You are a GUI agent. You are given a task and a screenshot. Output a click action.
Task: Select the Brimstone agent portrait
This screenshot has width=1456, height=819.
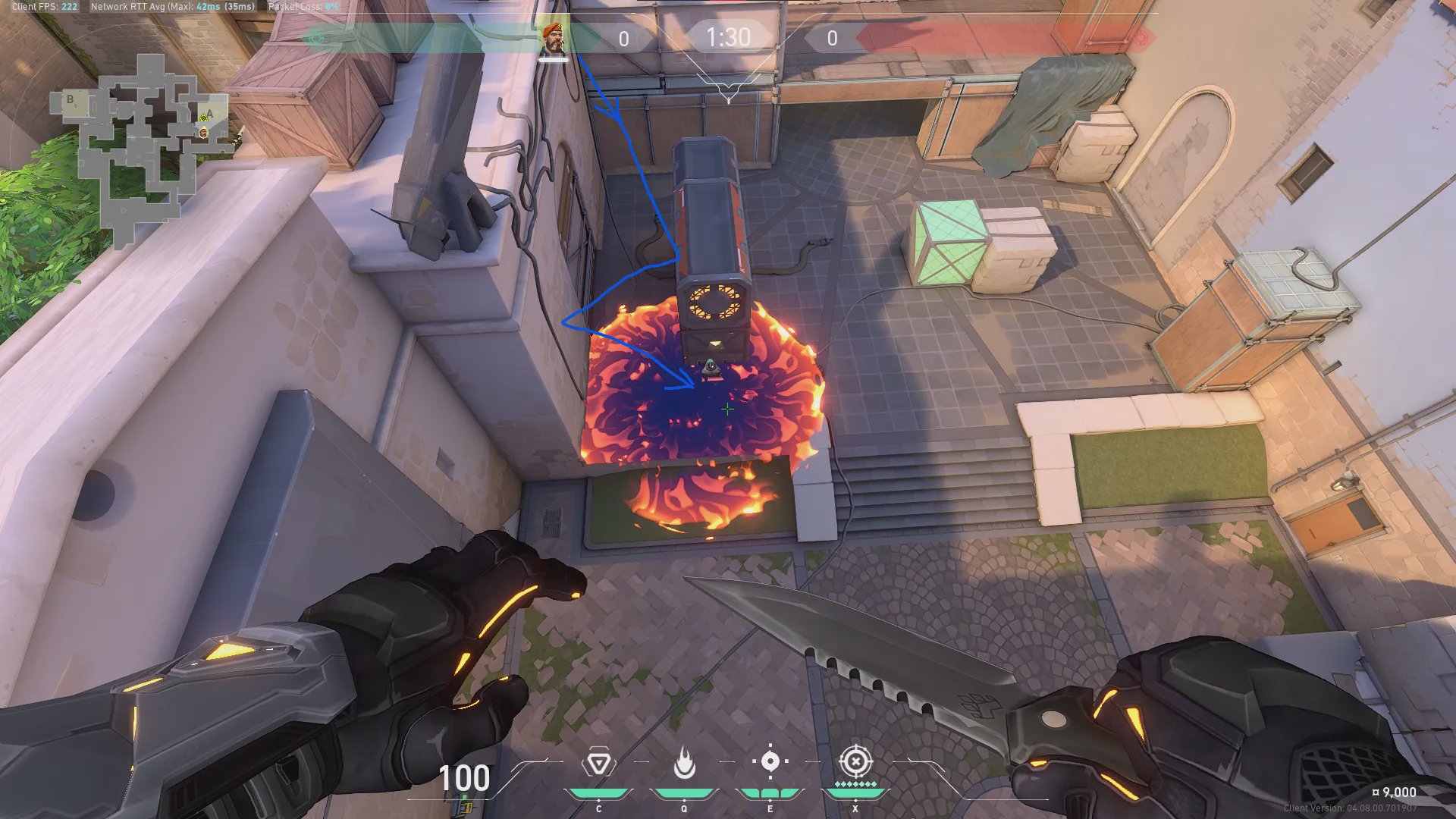coord(554,39)
